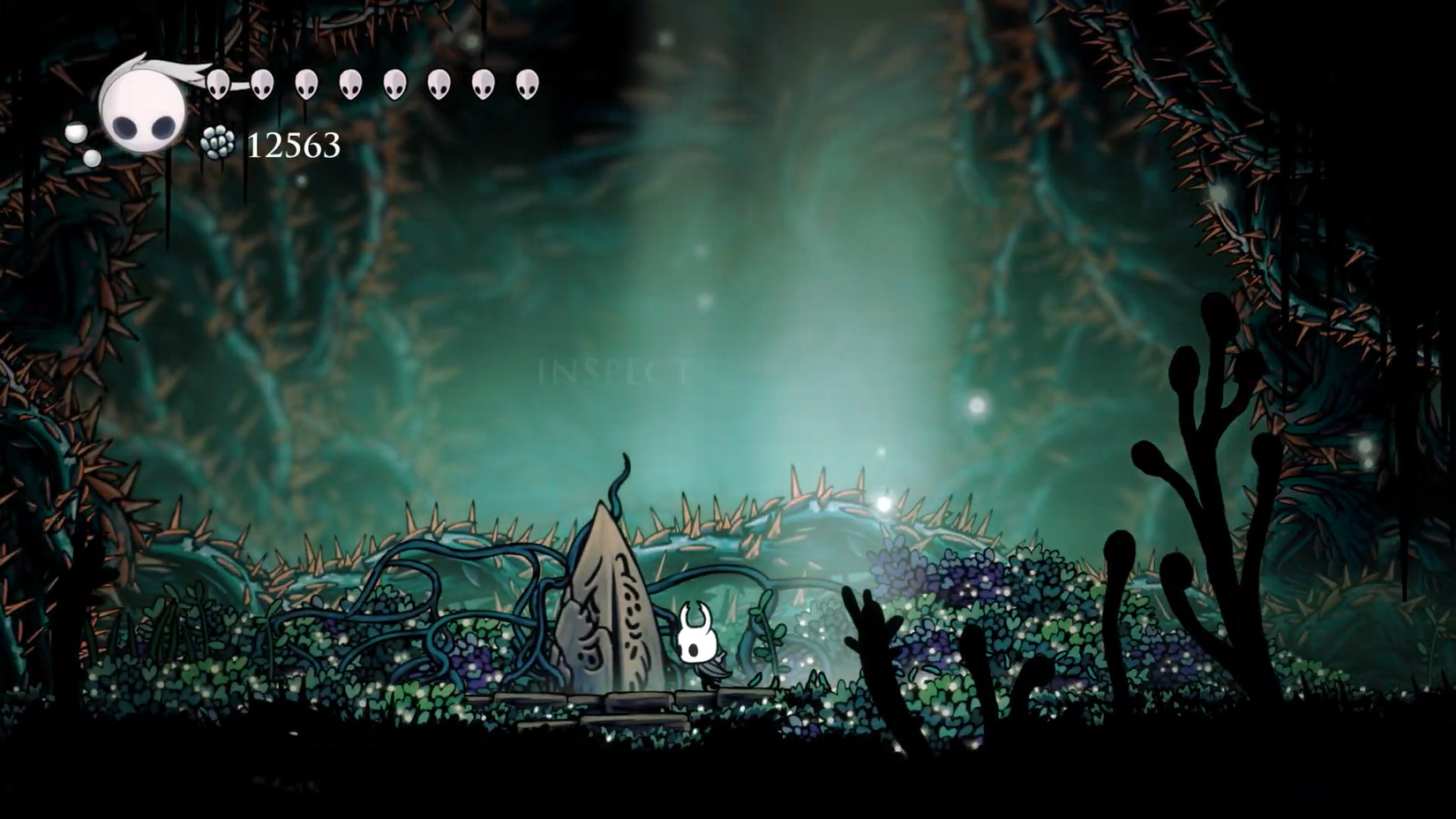Click the last health mask icon

coord(527,84)
